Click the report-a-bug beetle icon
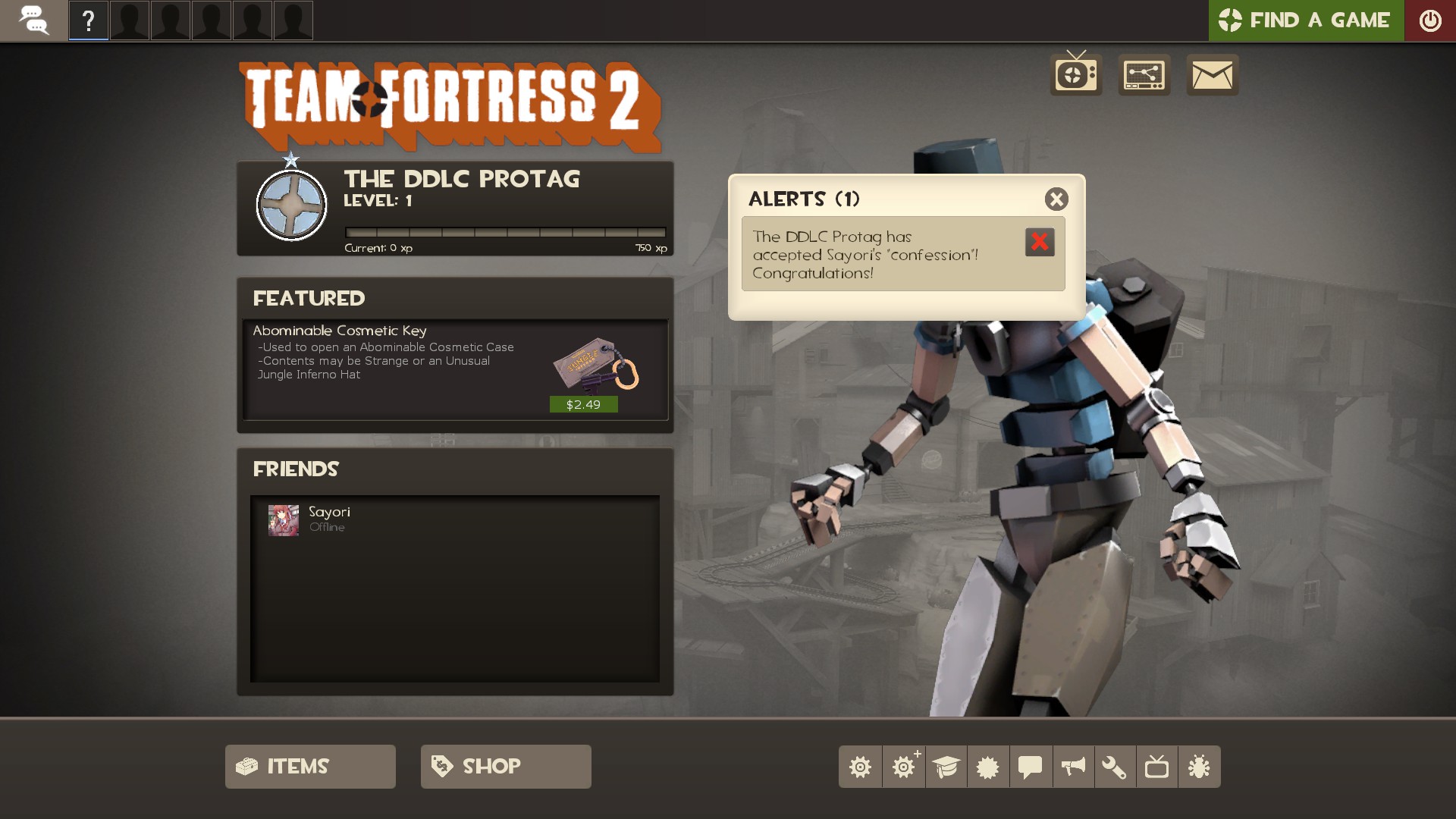Image resolution: width=1456 pixels, height=819 pixels. (x=1198, y=767)
